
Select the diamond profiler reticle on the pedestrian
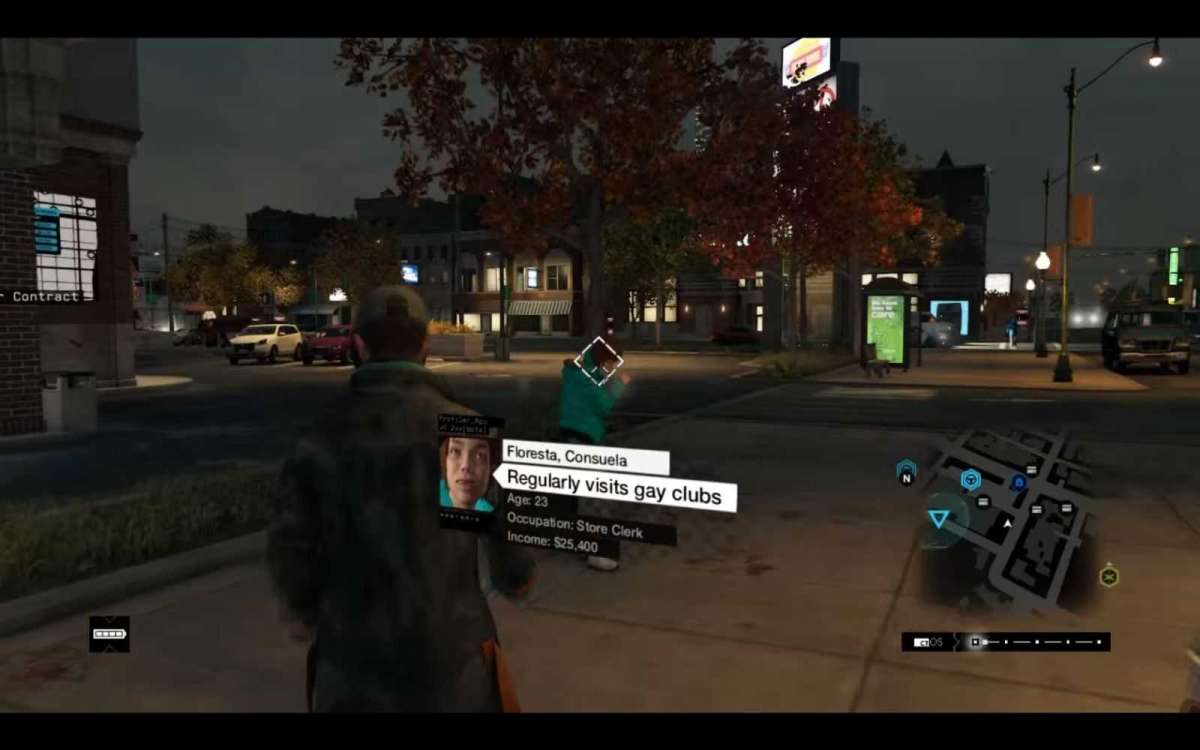pos(599,361)
